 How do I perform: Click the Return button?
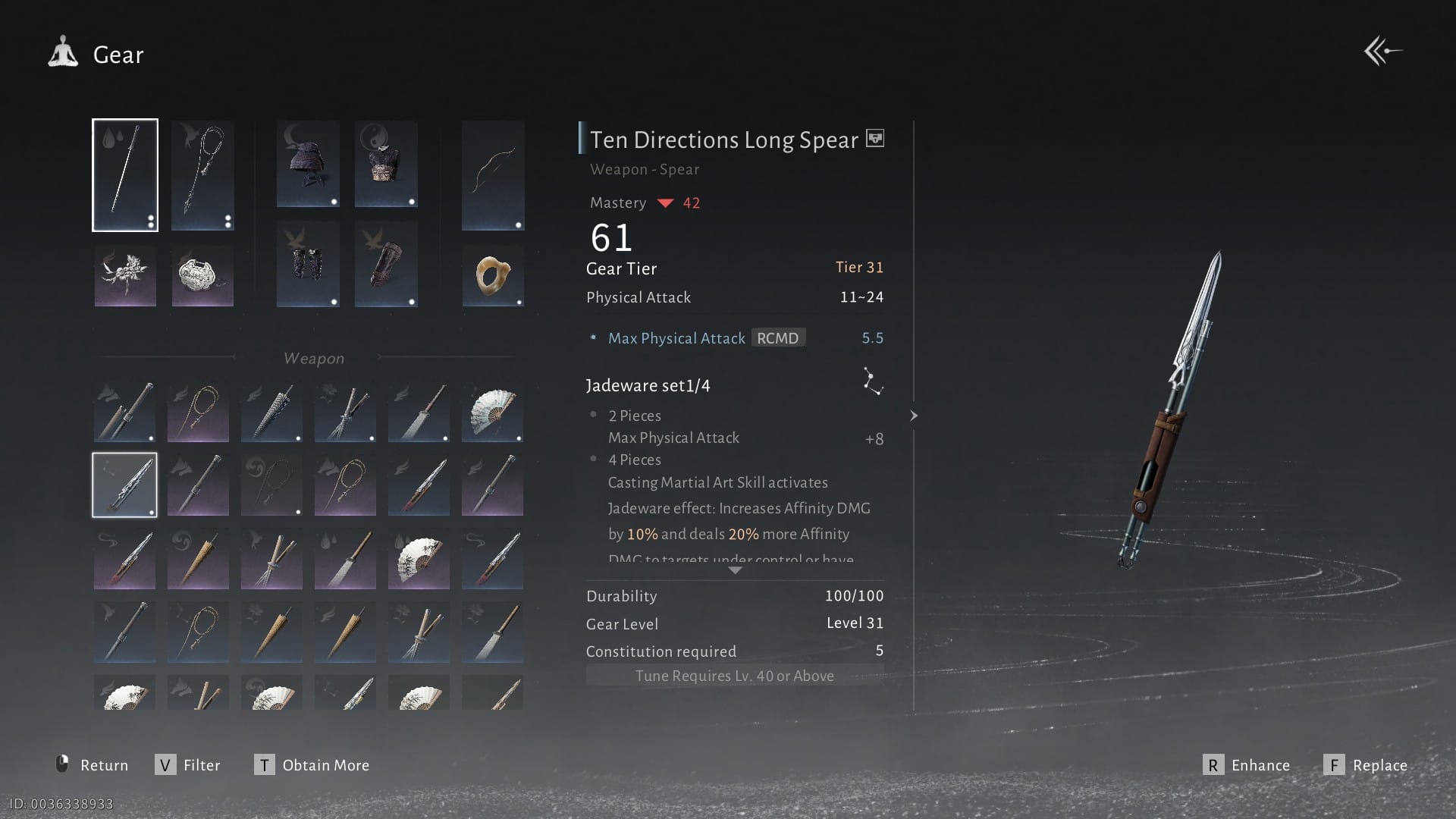[x=93, y=764]
